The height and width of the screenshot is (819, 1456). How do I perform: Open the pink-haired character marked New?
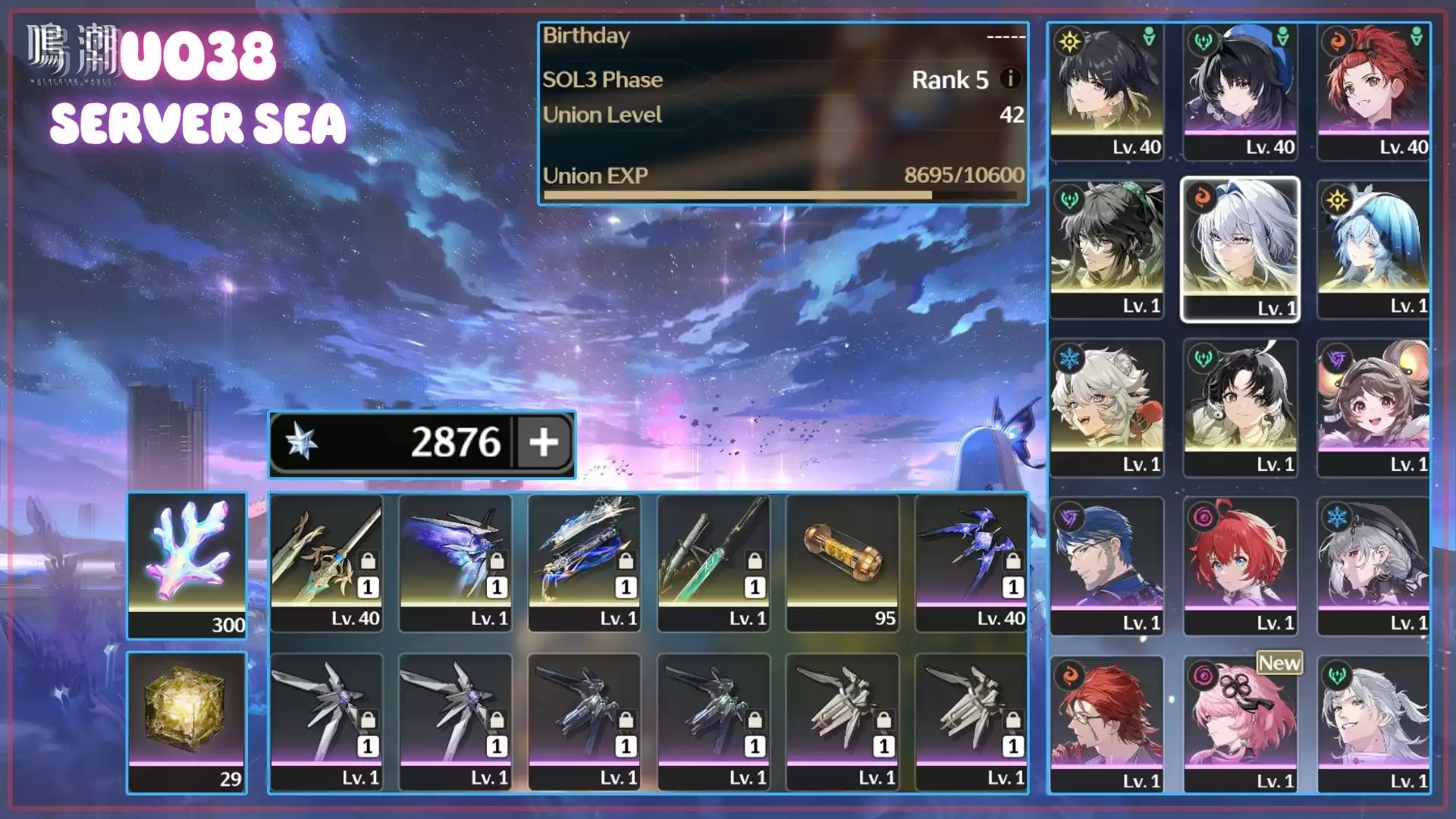(1241, 724)
